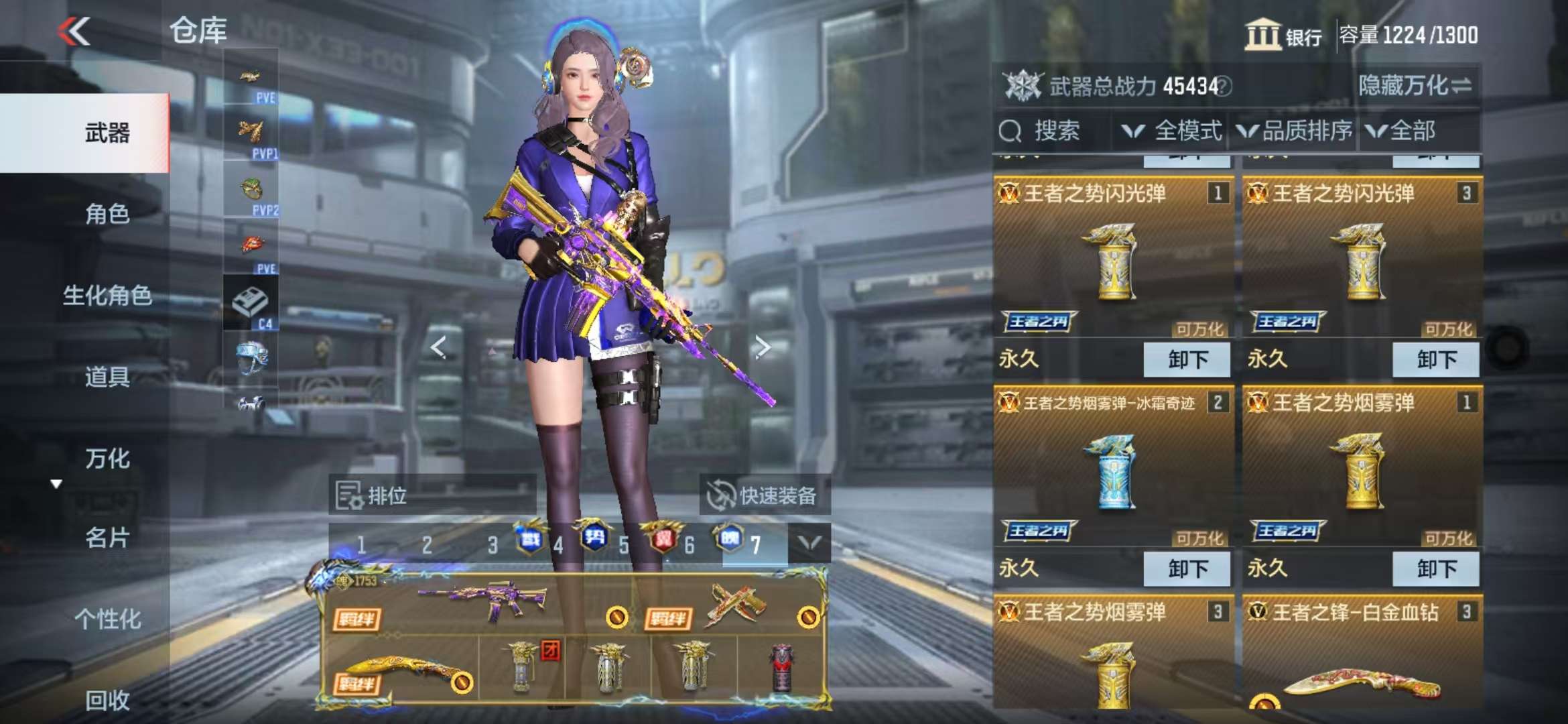Open the 名片 category
The width and height of the screenshot is (1568, 724).
click(107, 538)
